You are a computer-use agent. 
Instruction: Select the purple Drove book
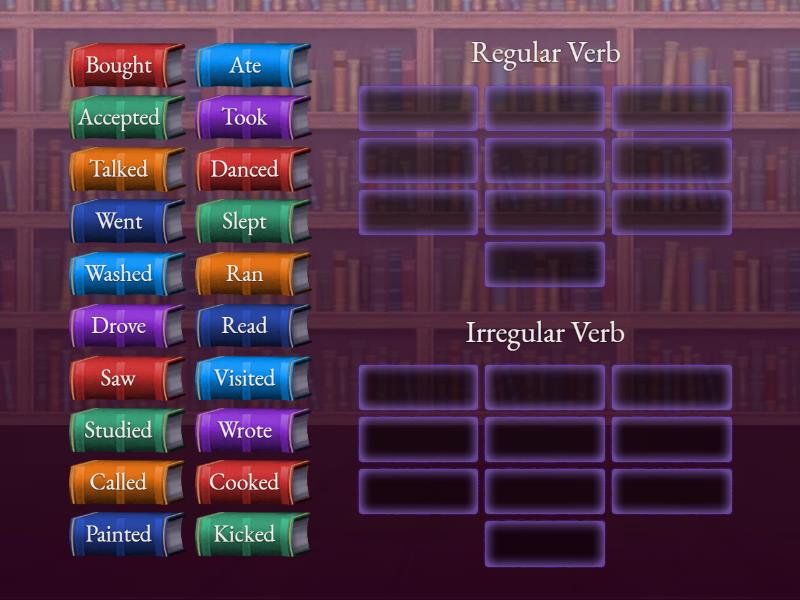(x=119, y=326)
